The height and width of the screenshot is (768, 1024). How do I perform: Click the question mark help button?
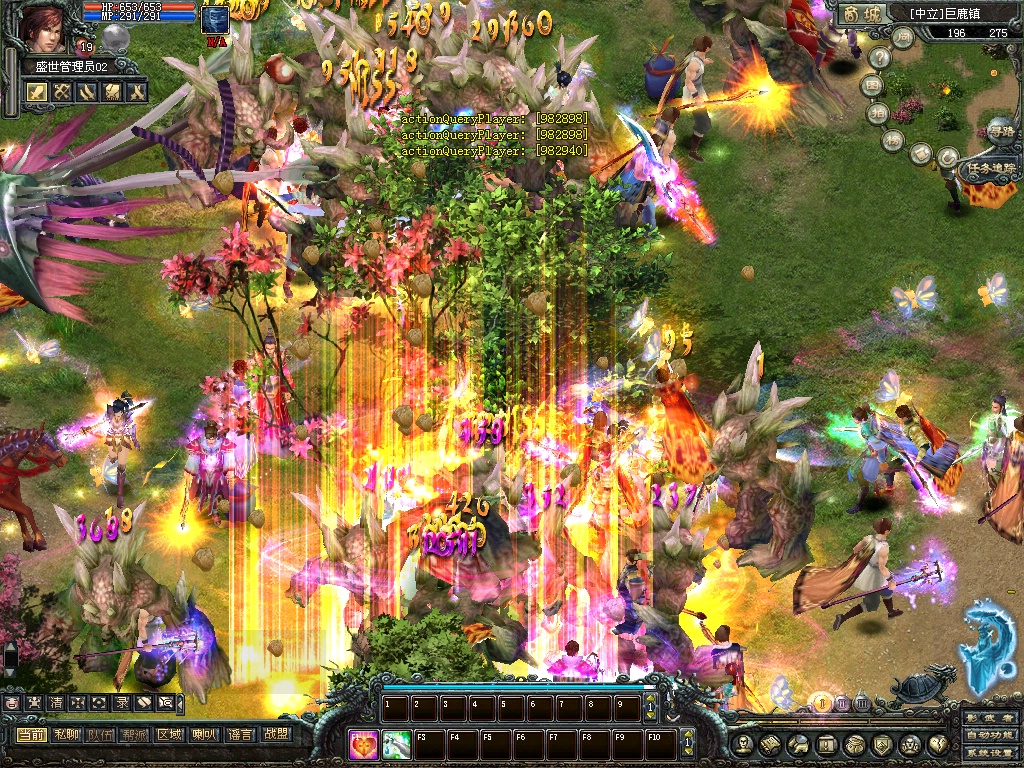click(x=880, y=58)
